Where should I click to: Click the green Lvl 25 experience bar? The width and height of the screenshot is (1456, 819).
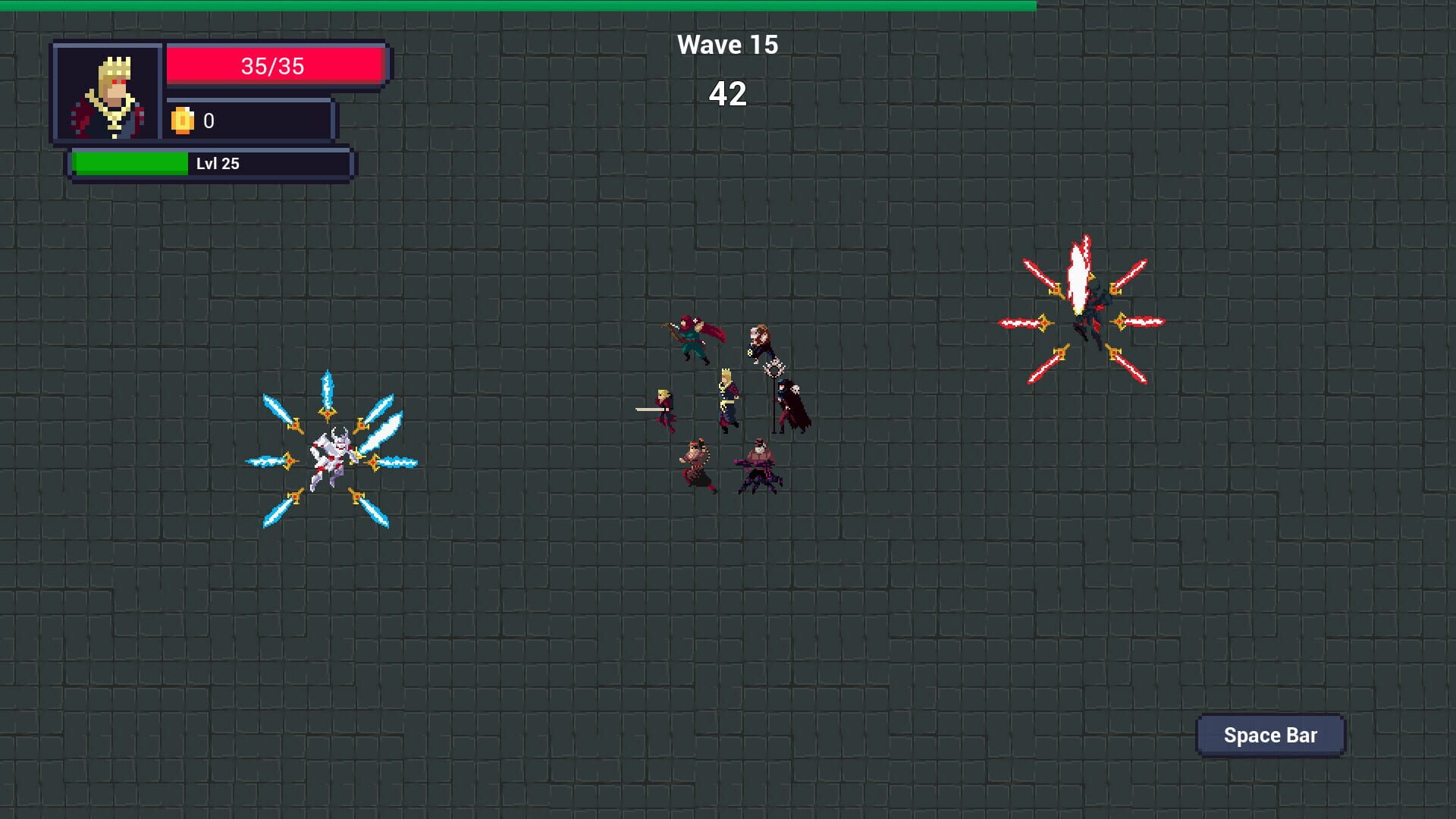point(209,163)
